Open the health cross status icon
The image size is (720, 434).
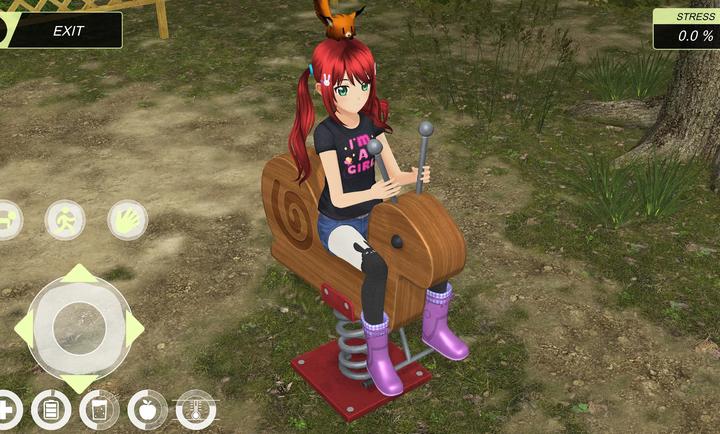pyautogui.click(x=6, y=408)
